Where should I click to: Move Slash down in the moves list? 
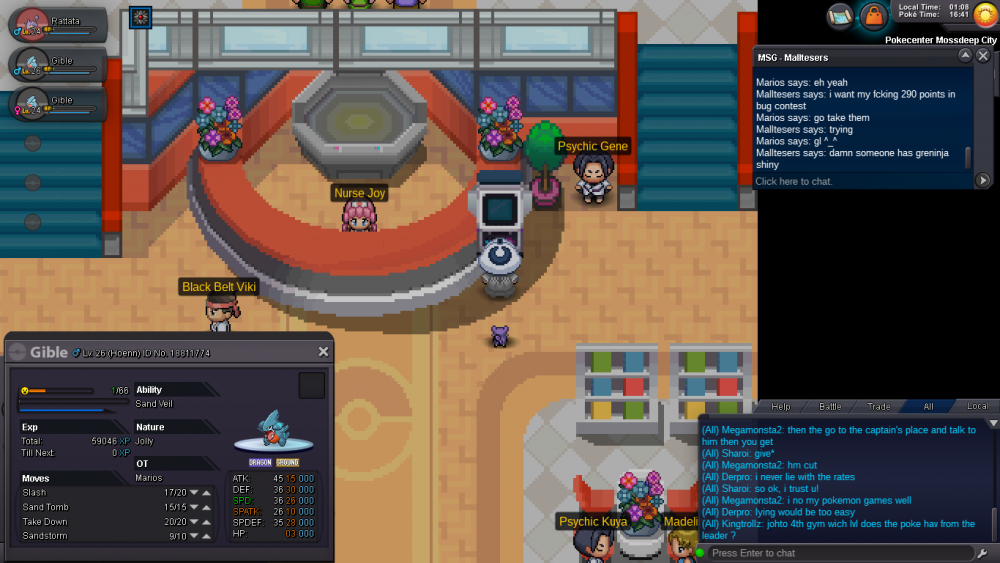(194, 492)
